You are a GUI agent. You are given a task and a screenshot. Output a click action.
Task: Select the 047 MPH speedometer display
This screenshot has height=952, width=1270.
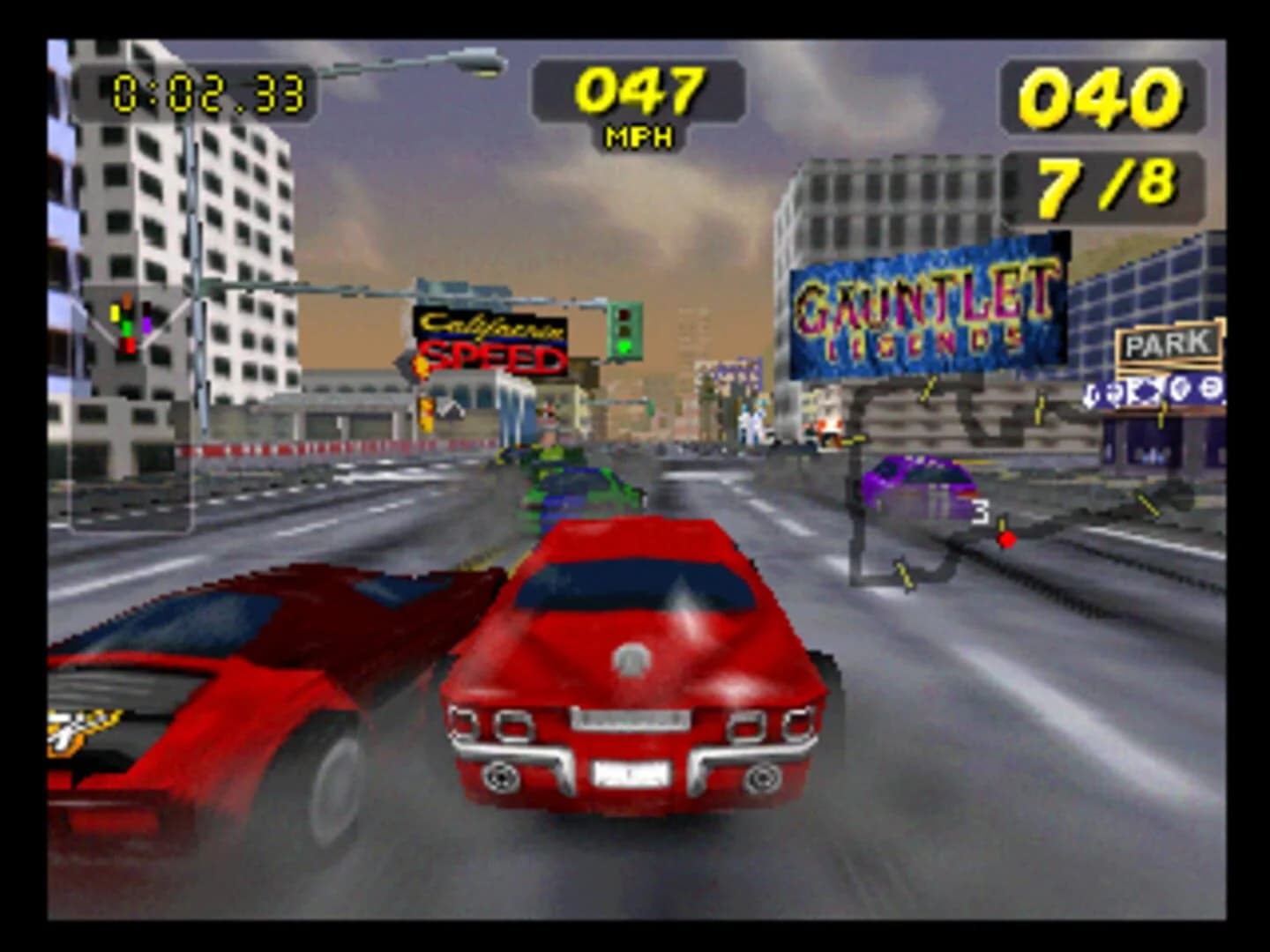click(x=639, y=91)
